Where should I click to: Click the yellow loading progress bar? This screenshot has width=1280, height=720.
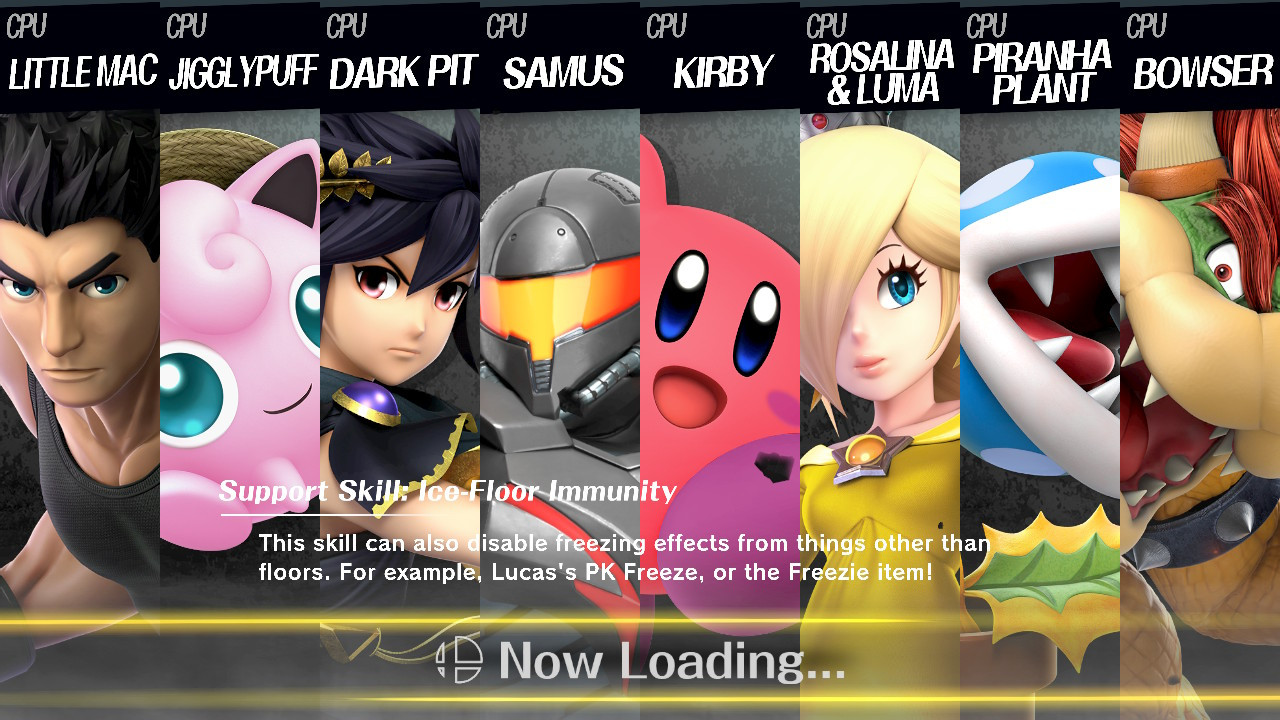click(640, 620)
